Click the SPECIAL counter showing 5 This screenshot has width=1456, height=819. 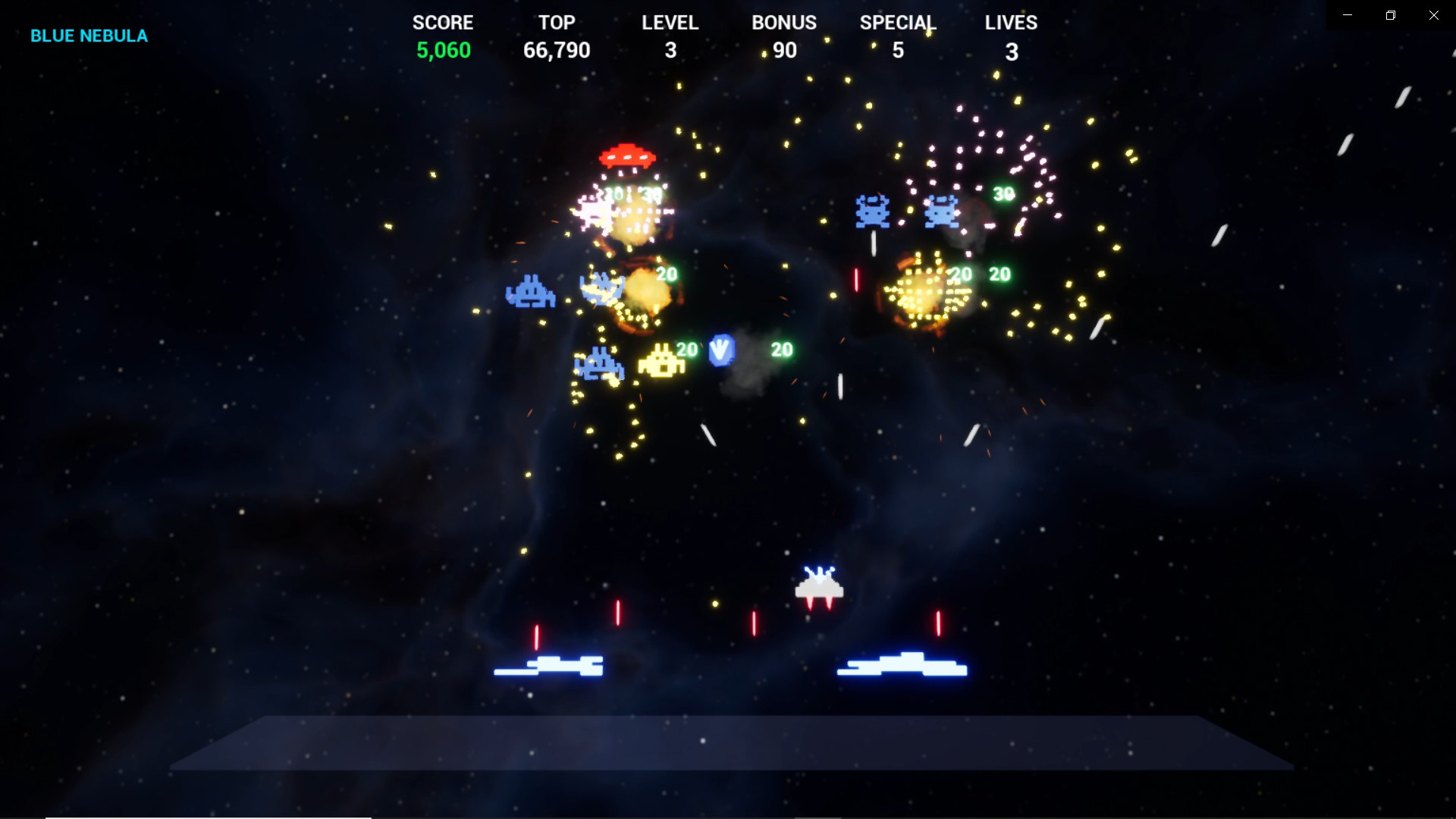898,50
